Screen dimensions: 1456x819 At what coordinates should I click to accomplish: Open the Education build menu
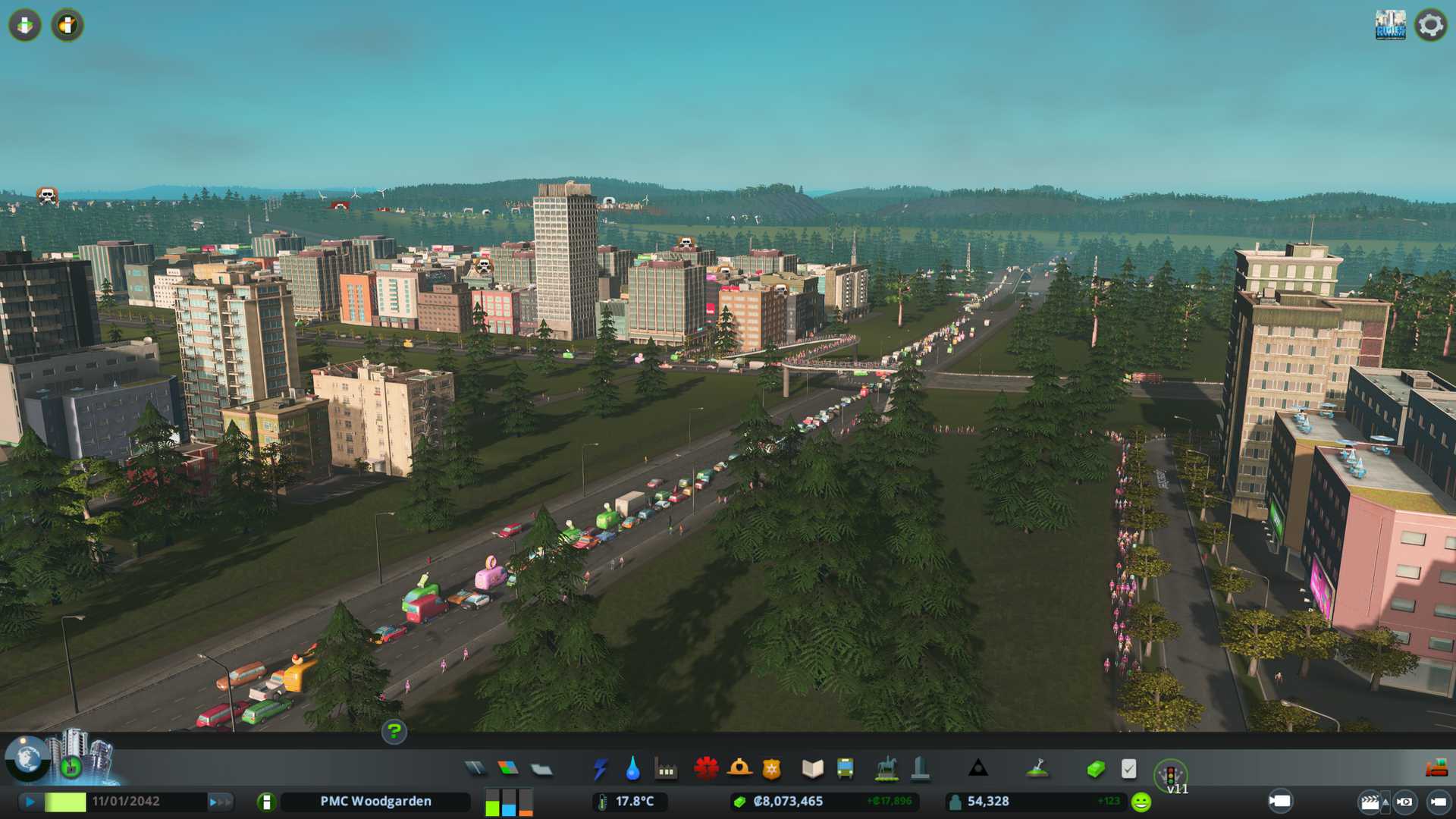pos(812,769)
